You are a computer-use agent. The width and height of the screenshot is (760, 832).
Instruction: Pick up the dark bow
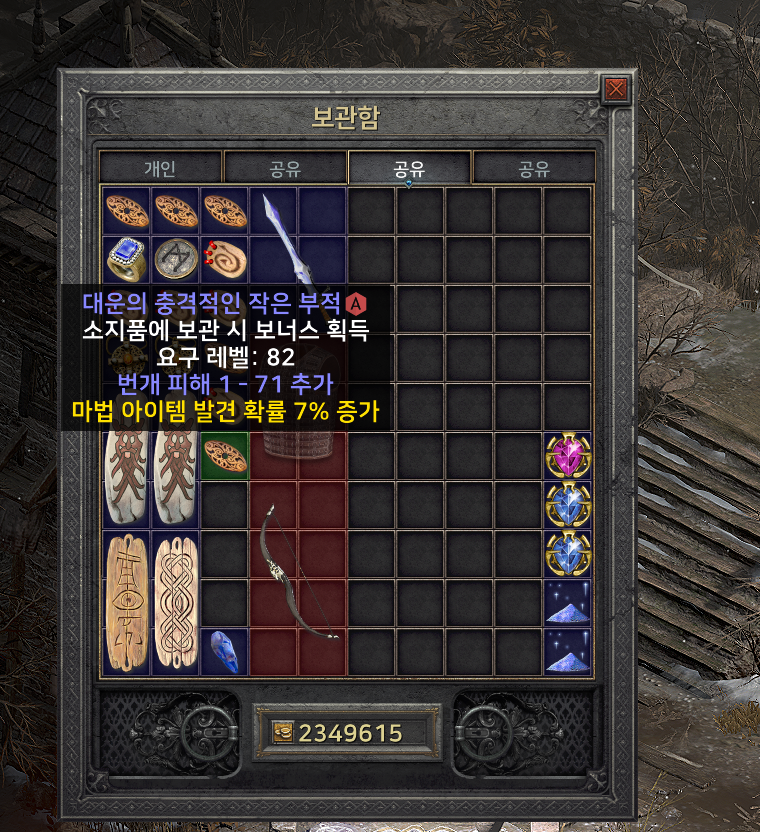click(x=298, y=570)
